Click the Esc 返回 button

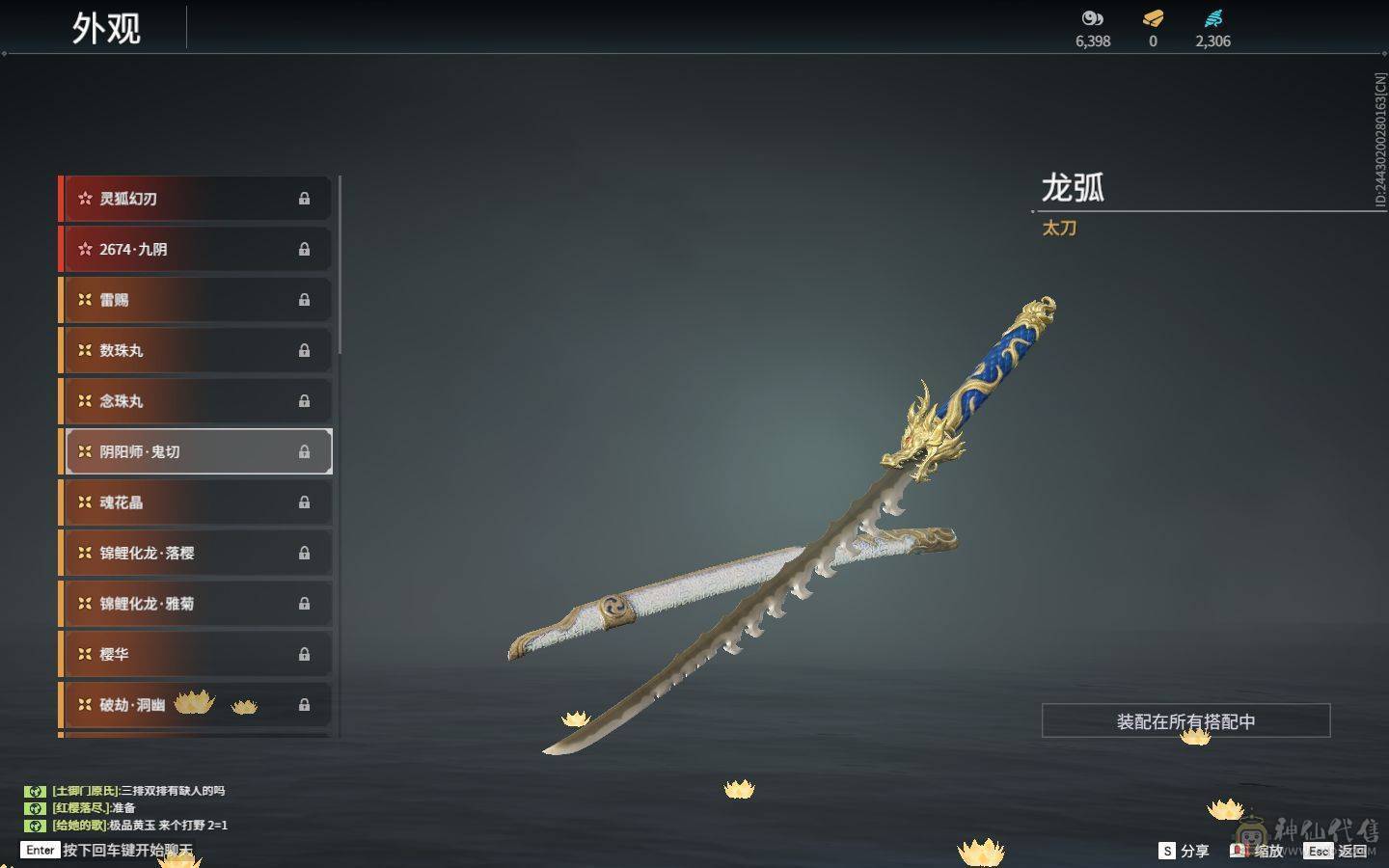coord(1336,852)
